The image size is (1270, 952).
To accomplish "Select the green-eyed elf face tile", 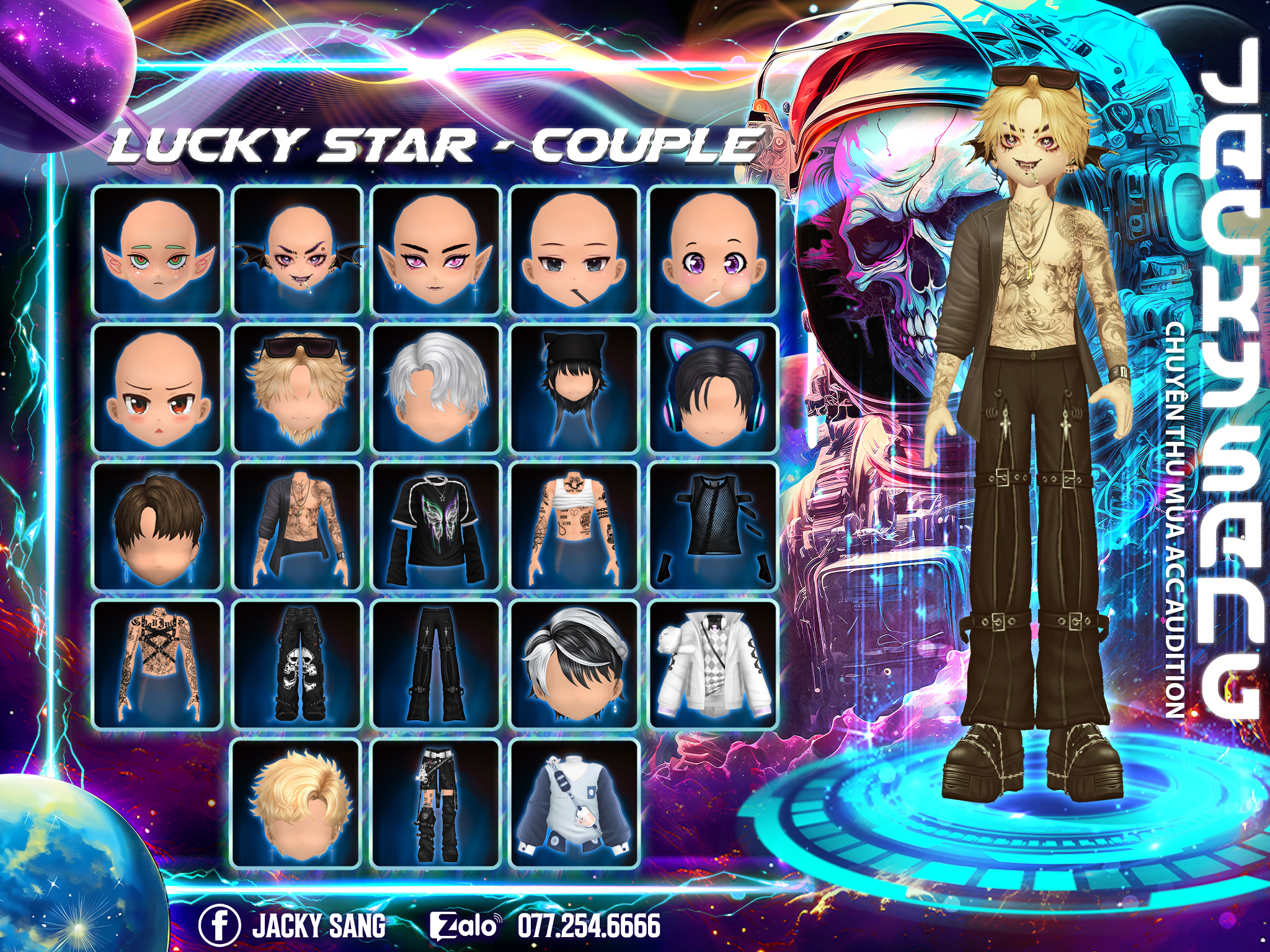I will point(158,250).
